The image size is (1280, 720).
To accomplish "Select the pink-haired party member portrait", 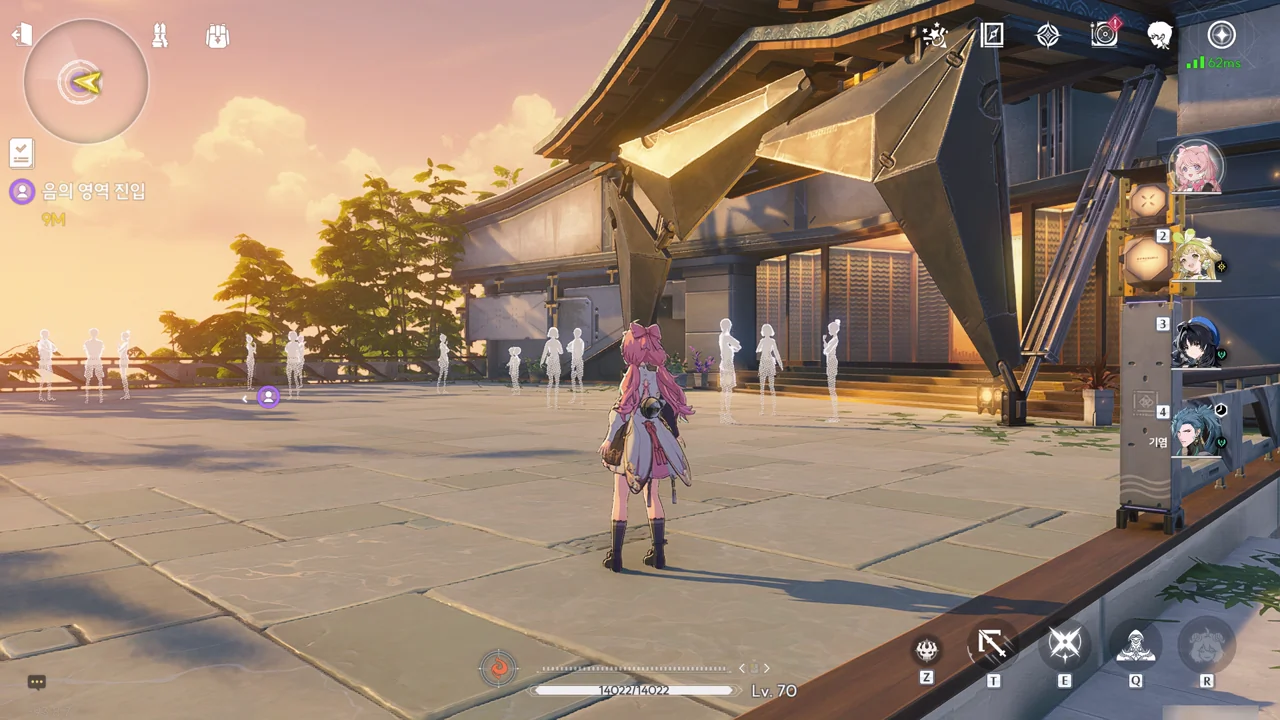I will (1195, 168).
